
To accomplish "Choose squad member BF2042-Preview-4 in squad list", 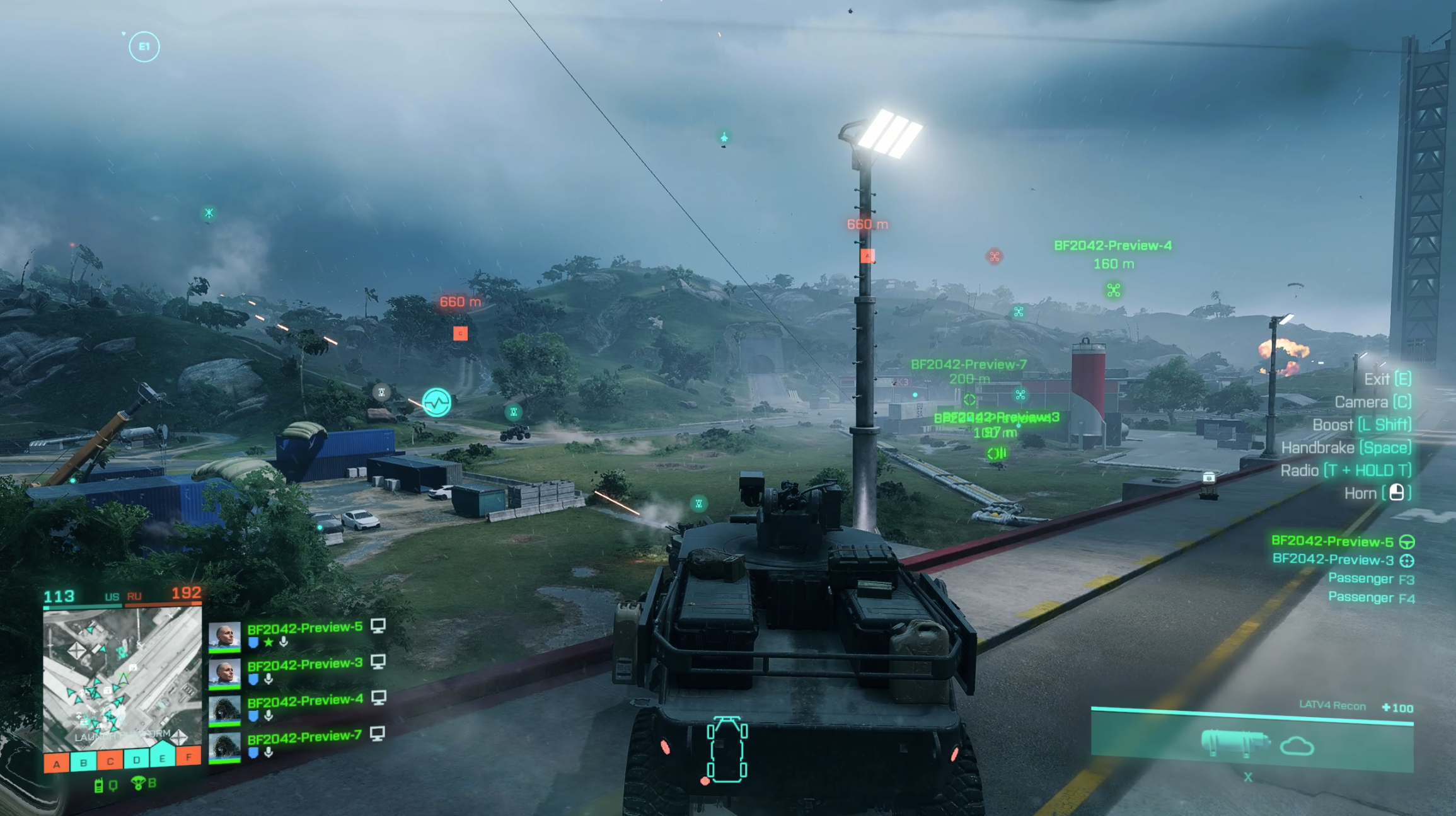I will (304, 700).
